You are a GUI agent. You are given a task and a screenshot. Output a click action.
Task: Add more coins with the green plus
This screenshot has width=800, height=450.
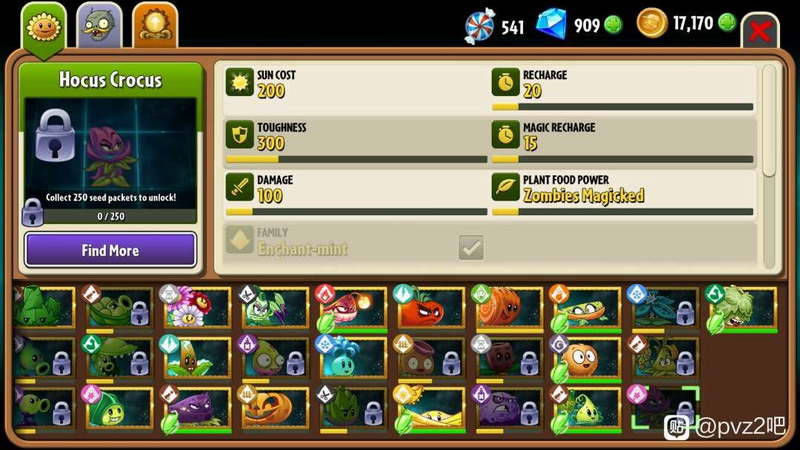(x=726, y=23)
